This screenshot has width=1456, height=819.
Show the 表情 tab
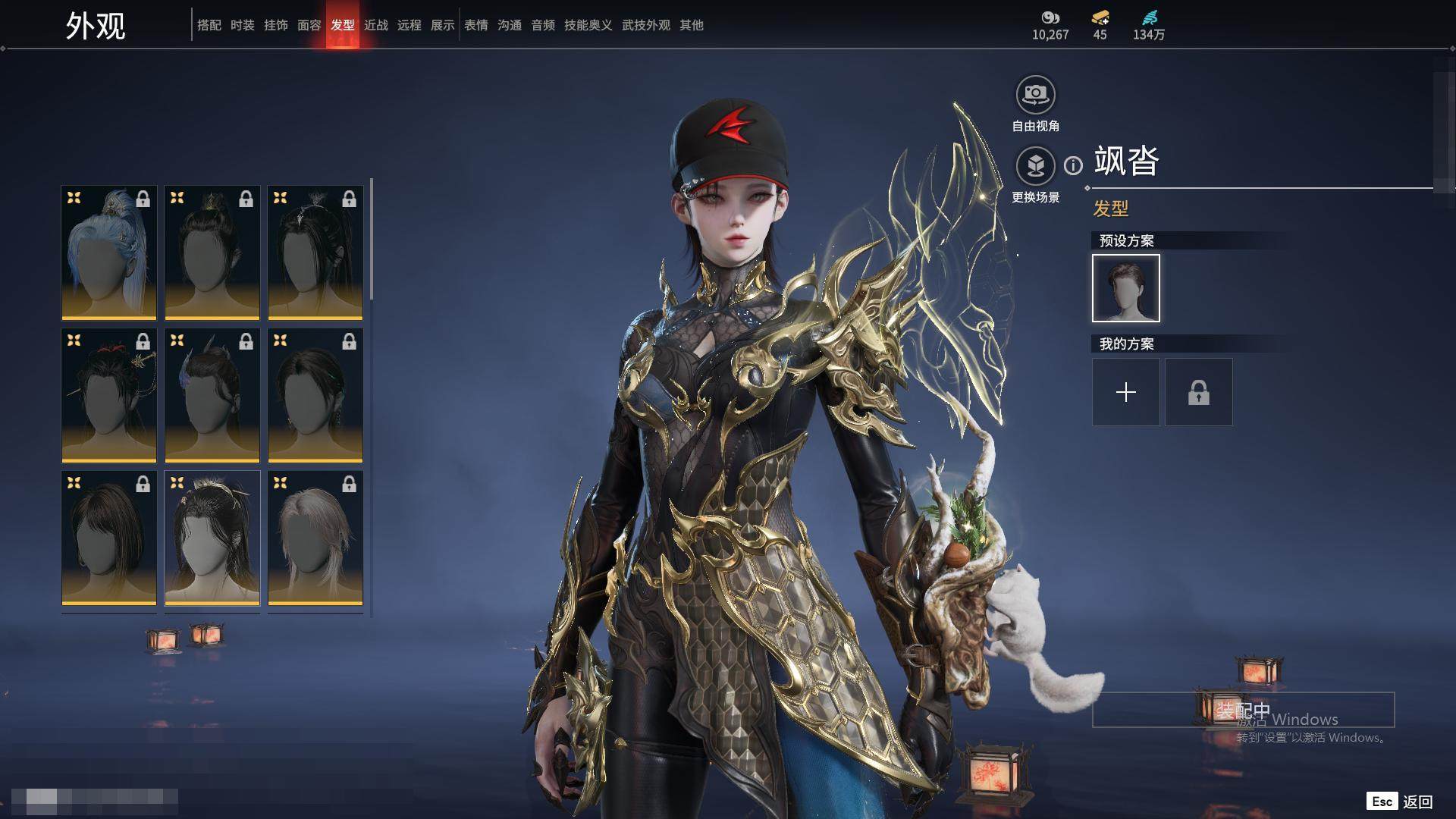pos(476,25)
